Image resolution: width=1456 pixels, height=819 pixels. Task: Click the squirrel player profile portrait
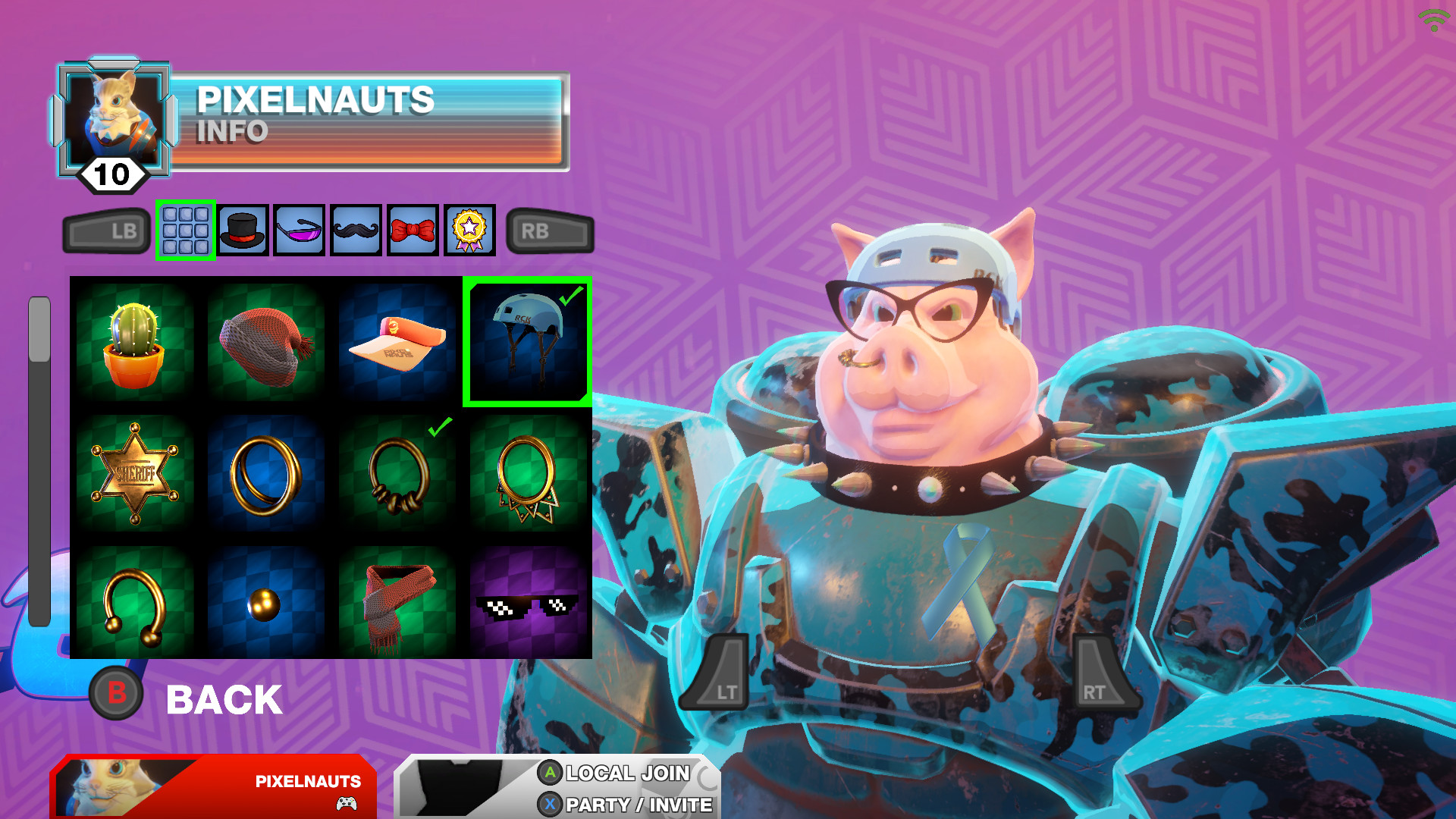tap(114, 114)
